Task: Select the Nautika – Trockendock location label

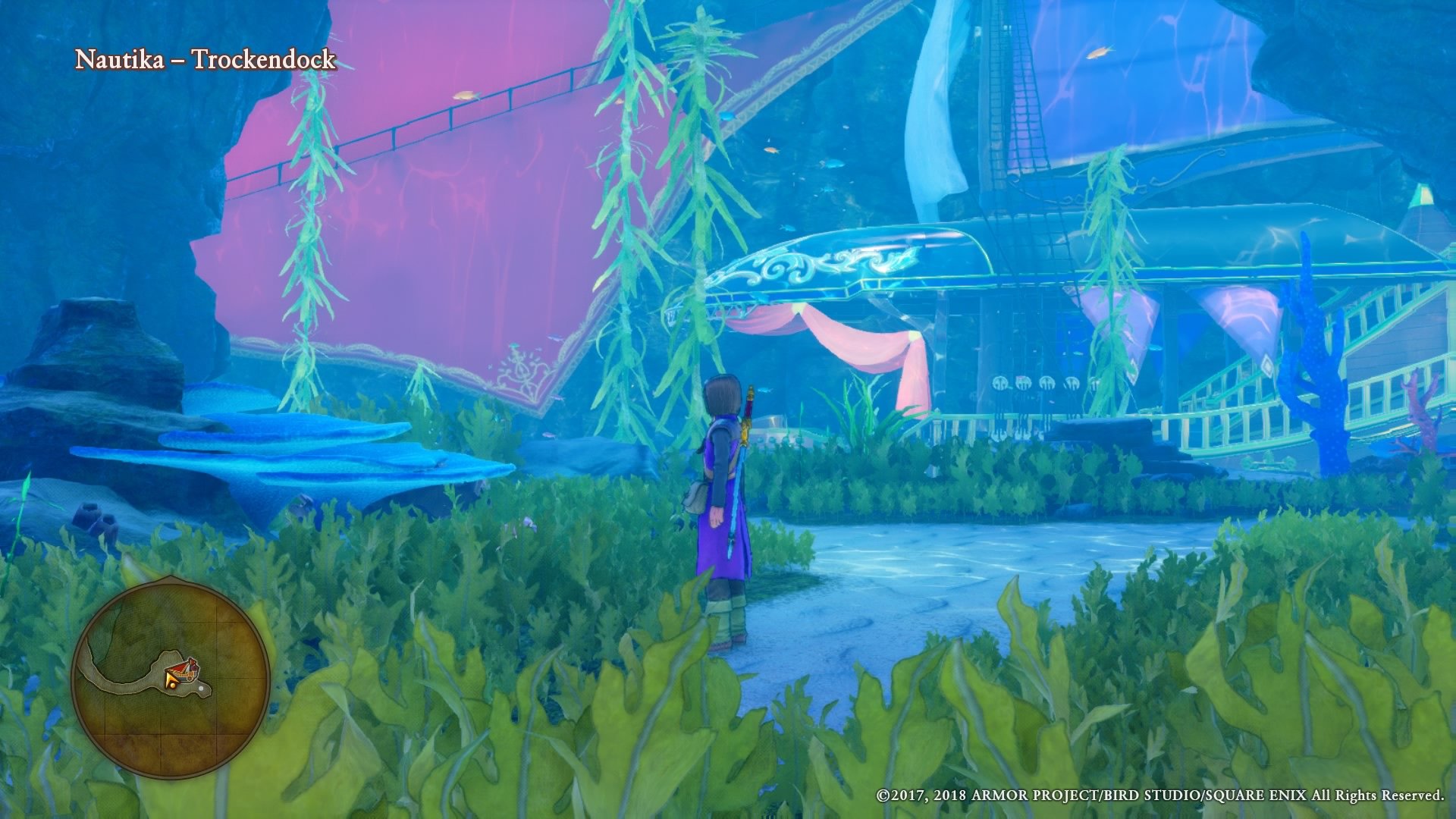Action: click(x=203, y=61)
